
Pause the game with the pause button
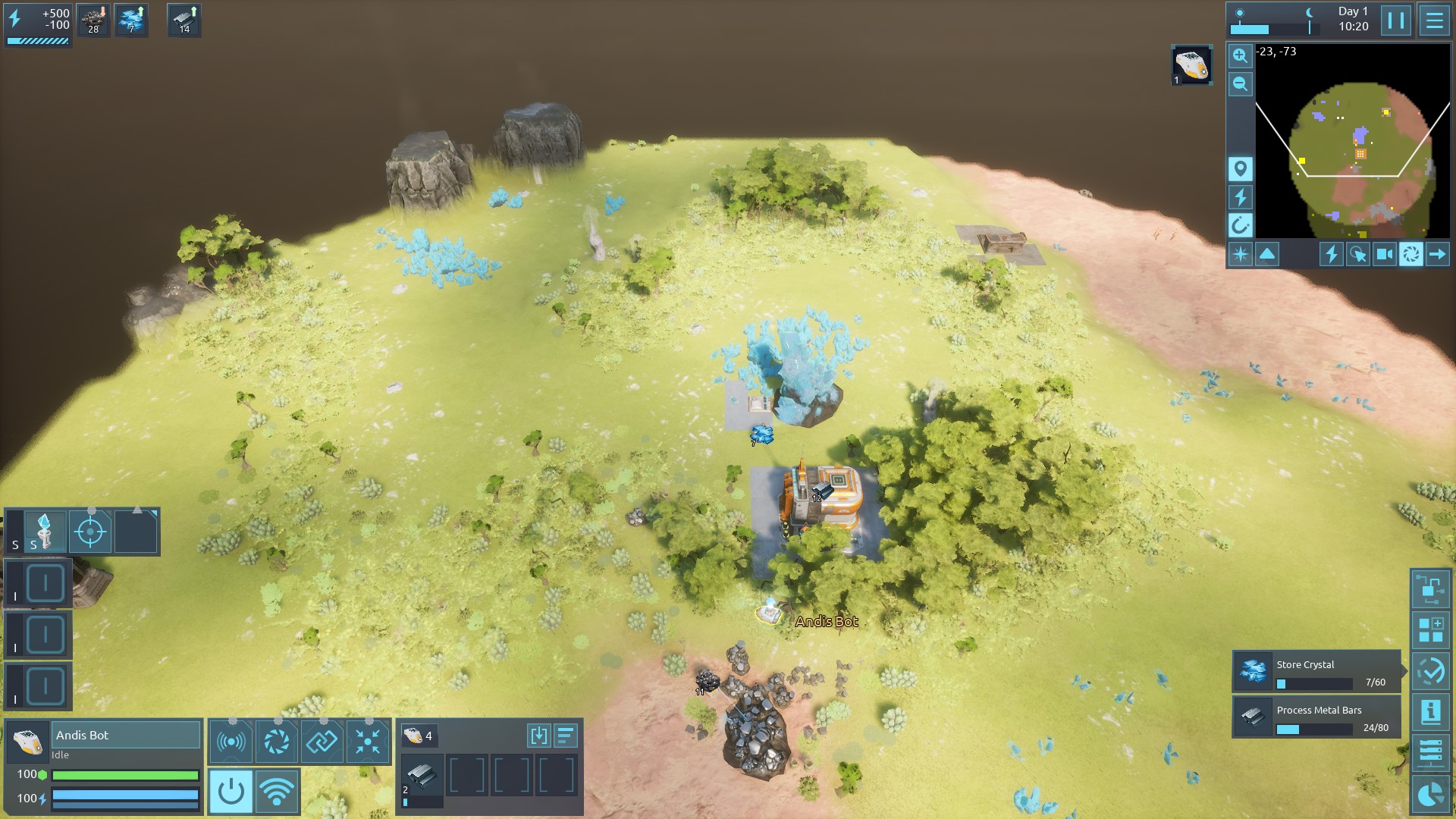point(1395,20)
